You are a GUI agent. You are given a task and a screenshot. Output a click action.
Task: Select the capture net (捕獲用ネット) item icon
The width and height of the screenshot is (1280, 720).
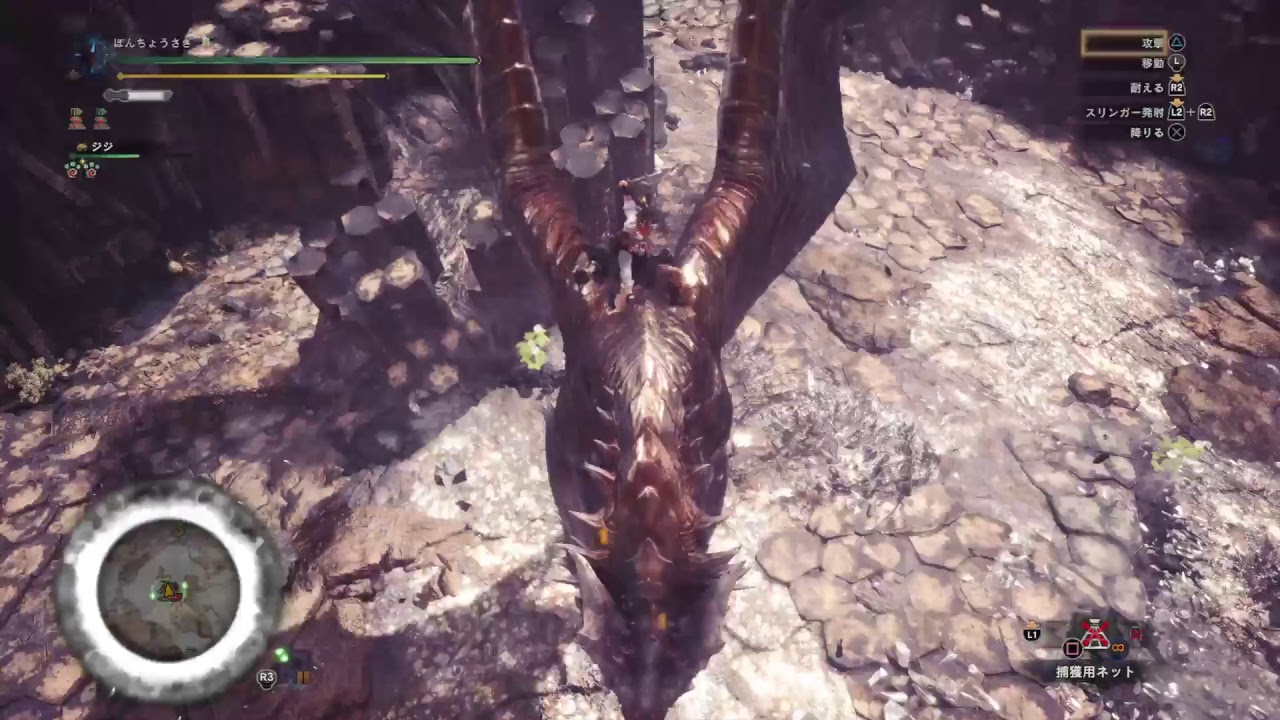[1094, 635]
